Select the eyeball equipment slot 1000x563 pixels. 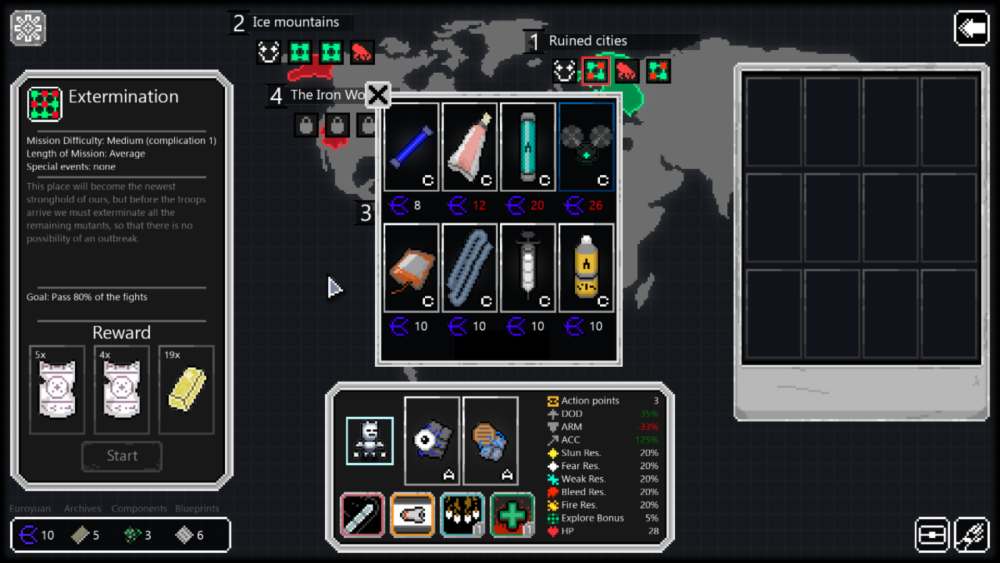coord(432,440)
